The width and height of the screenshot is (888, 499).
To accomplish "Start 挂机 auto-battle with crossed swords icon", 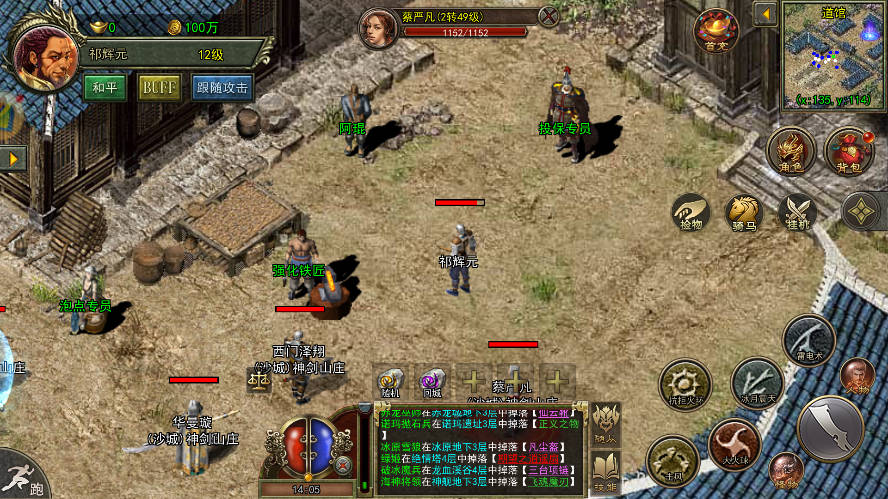I will 798,213.
